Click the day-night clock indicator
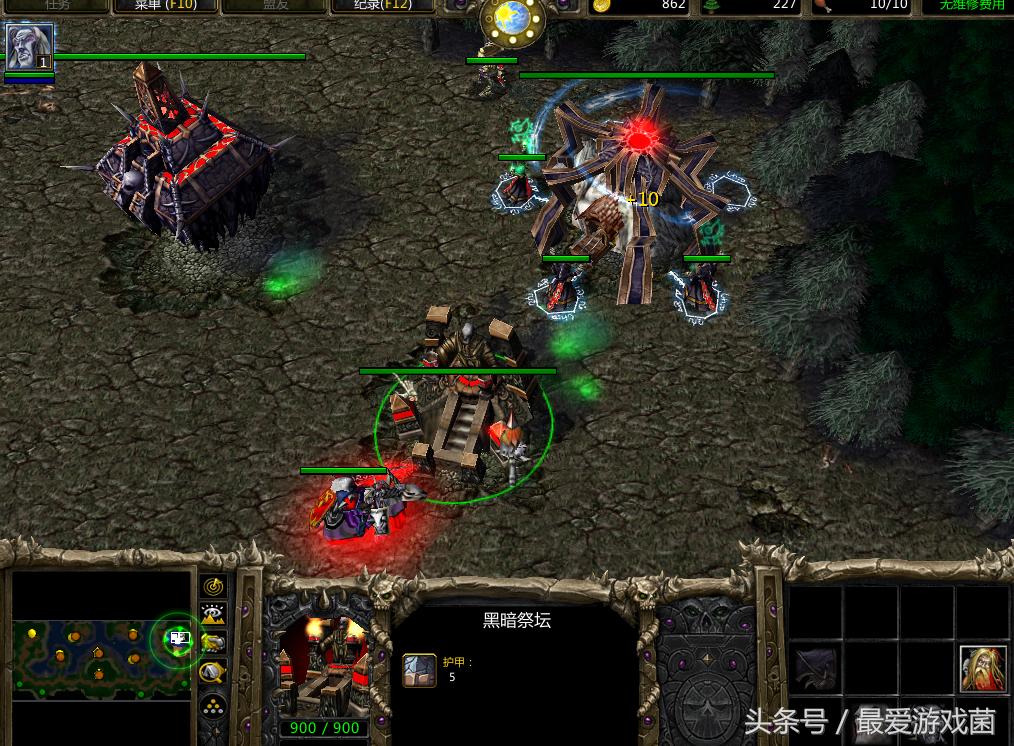The height and width of the screenshot is (746, 1014). (x=512, y=18)
